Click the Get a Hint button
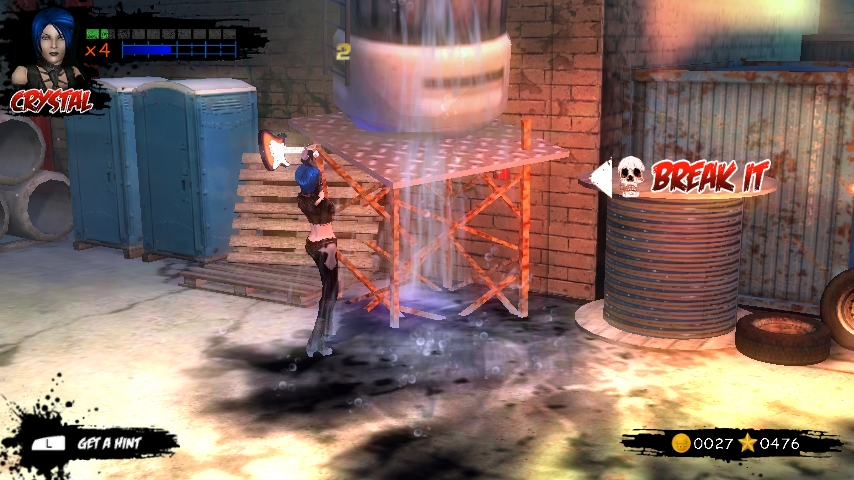The height and width of the screenshot is (480, 854). 97,442
